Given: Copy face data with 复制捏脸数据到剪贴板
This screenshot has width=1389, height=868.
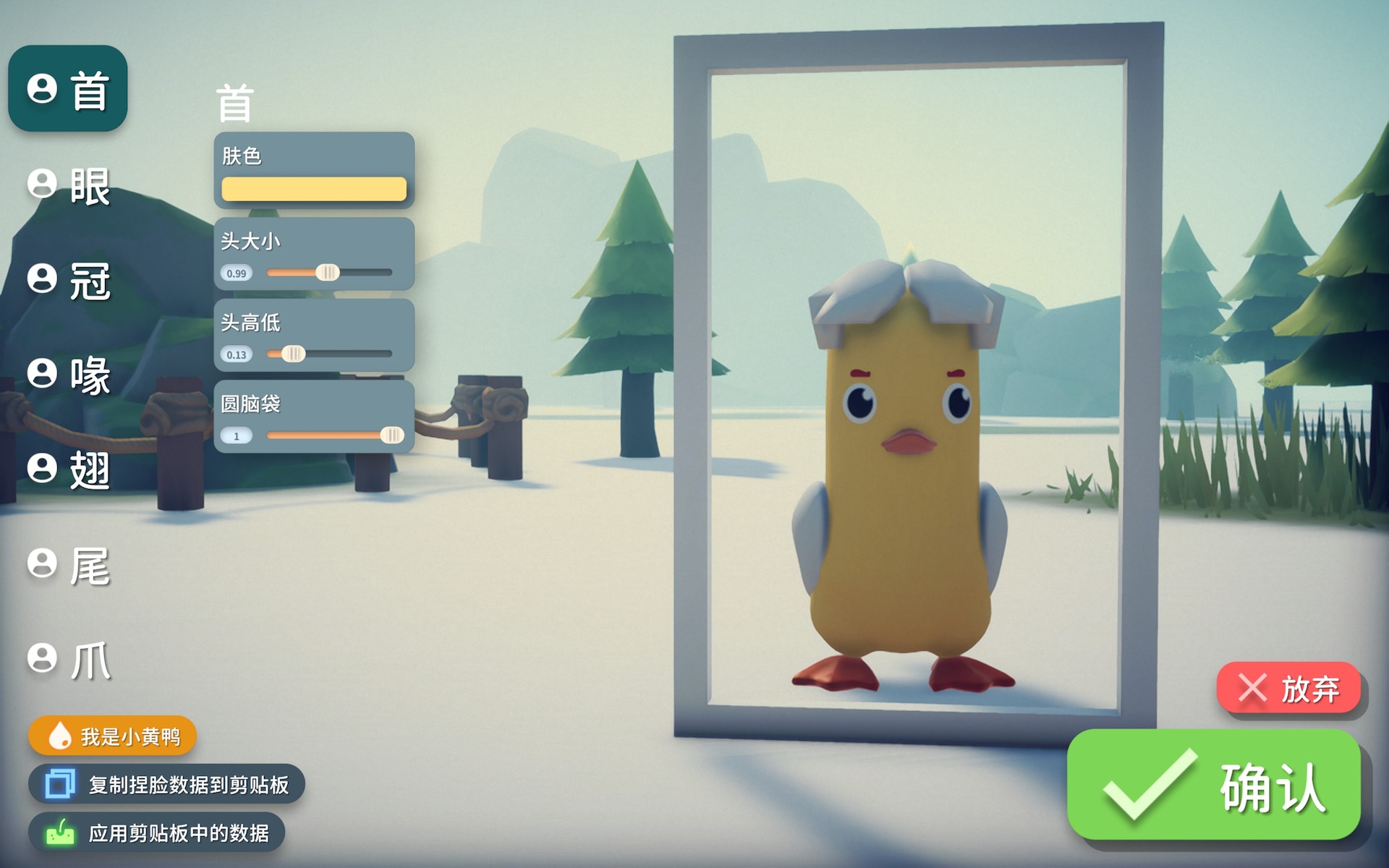Looking at the screenshot, I should click(166, 785).
